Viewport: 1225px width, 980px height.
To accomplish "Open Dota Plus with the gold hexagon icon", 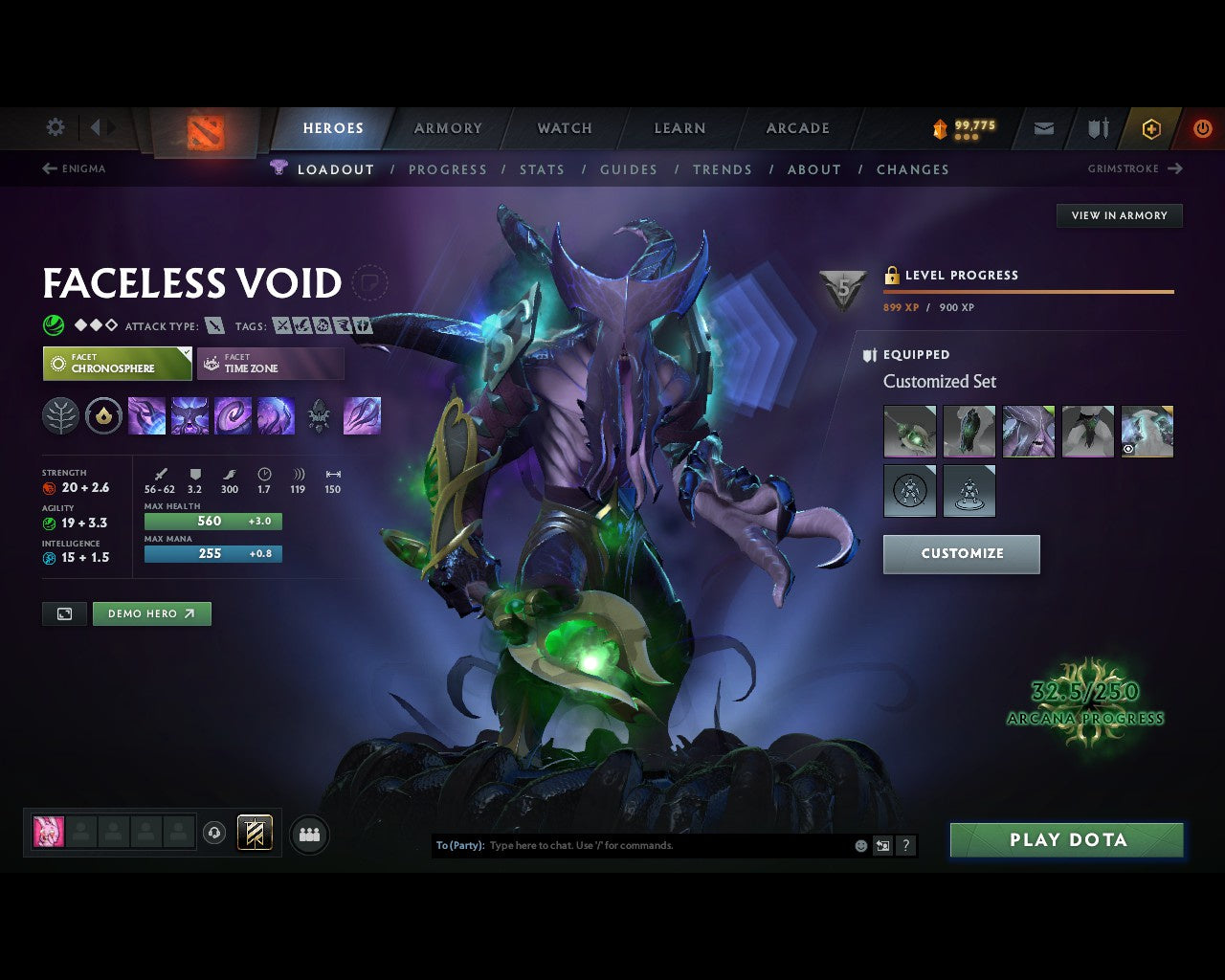I will (x=1151, y=128).
